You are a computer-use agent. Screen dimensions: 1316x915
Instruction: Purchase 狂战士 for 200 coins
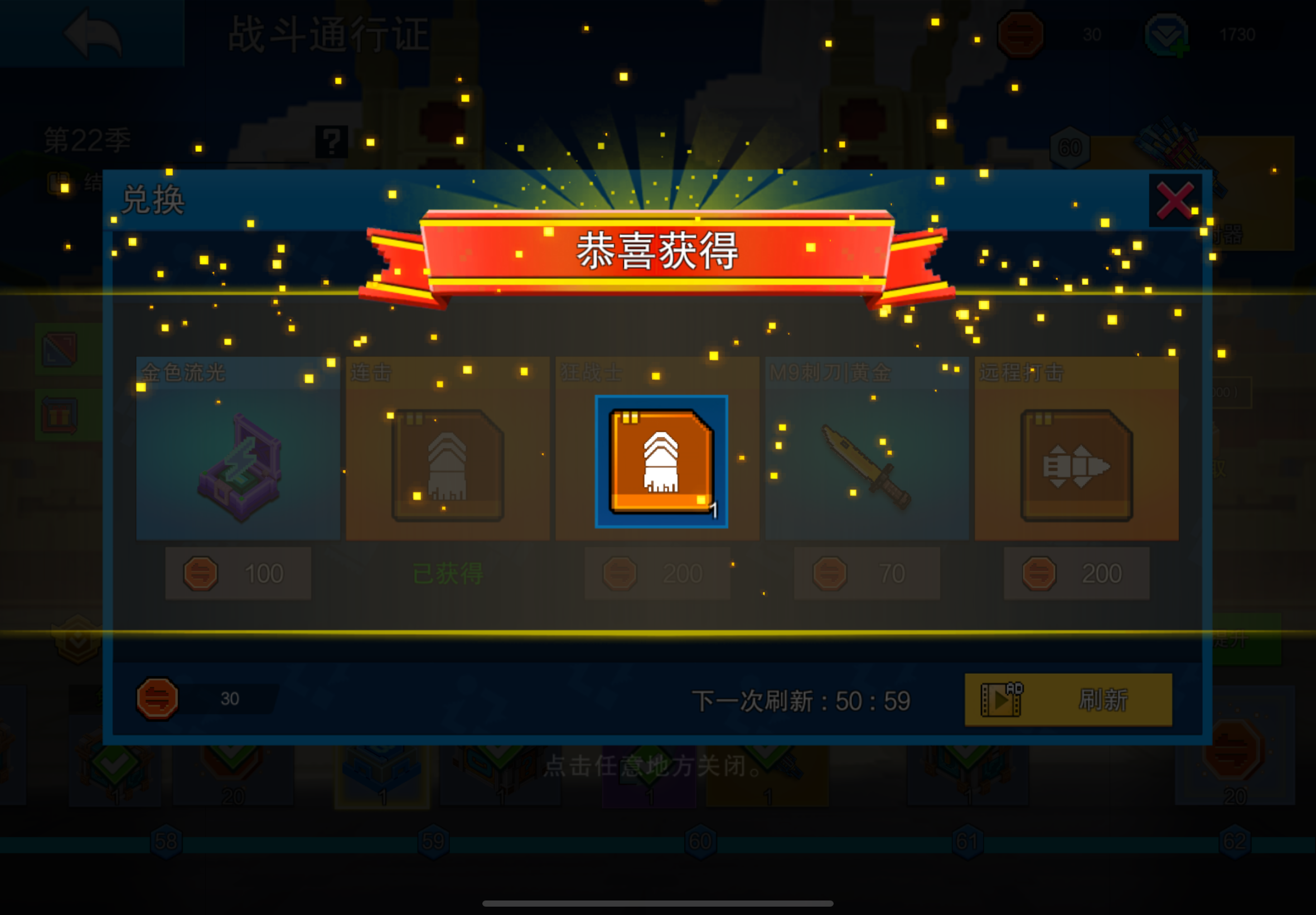tap(657, 572)
